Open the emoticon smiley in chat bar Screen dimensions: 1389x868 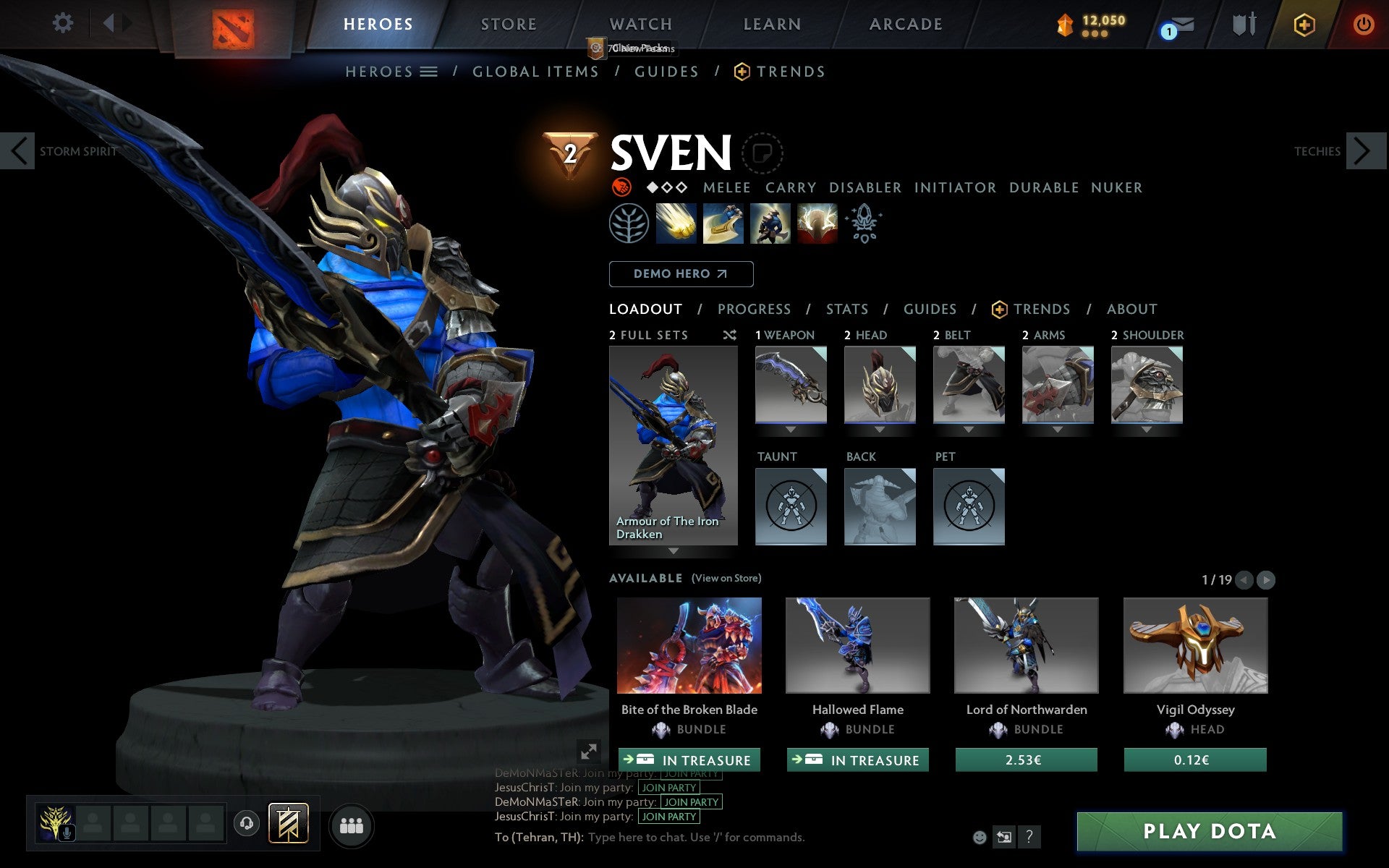point(980,837)
